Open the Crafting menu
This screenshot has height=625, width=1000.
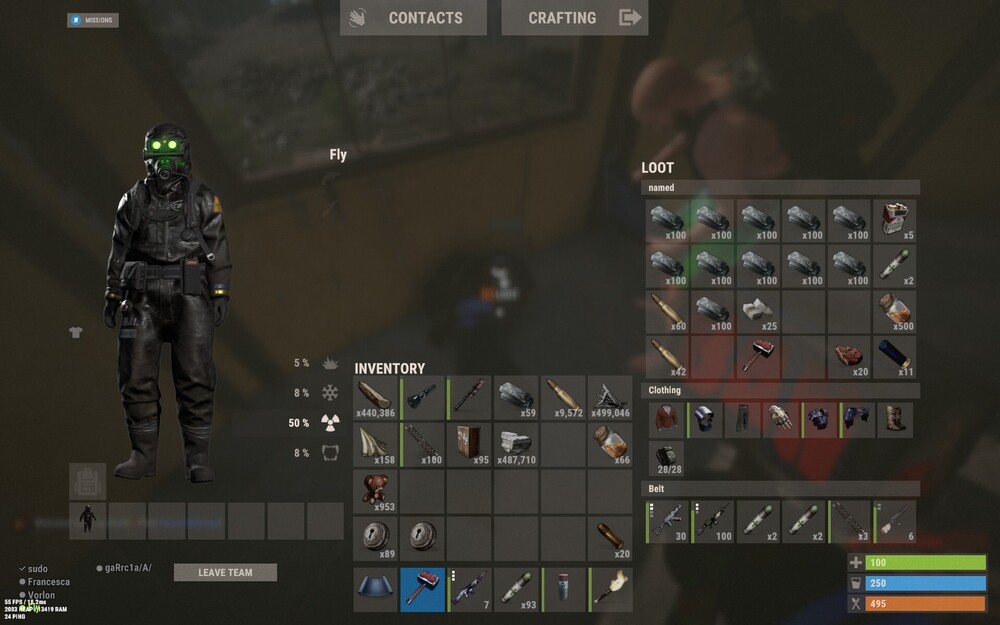574,18
